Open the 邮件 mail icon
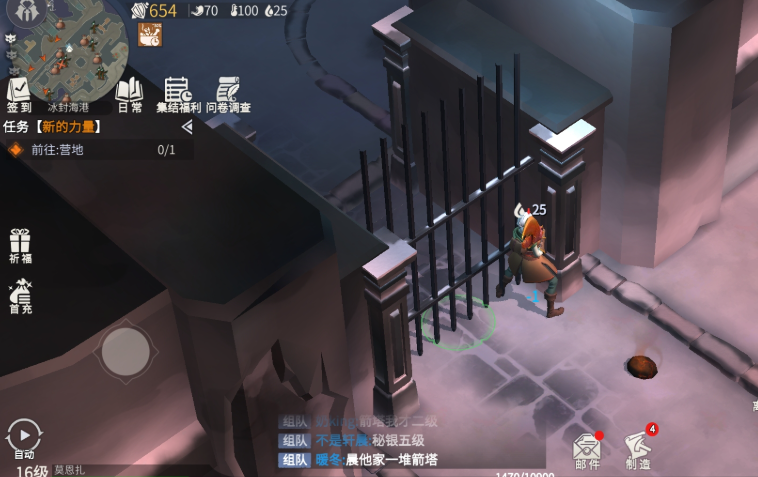The width and height of the screenshot is (758, 477). click(587, 450)
